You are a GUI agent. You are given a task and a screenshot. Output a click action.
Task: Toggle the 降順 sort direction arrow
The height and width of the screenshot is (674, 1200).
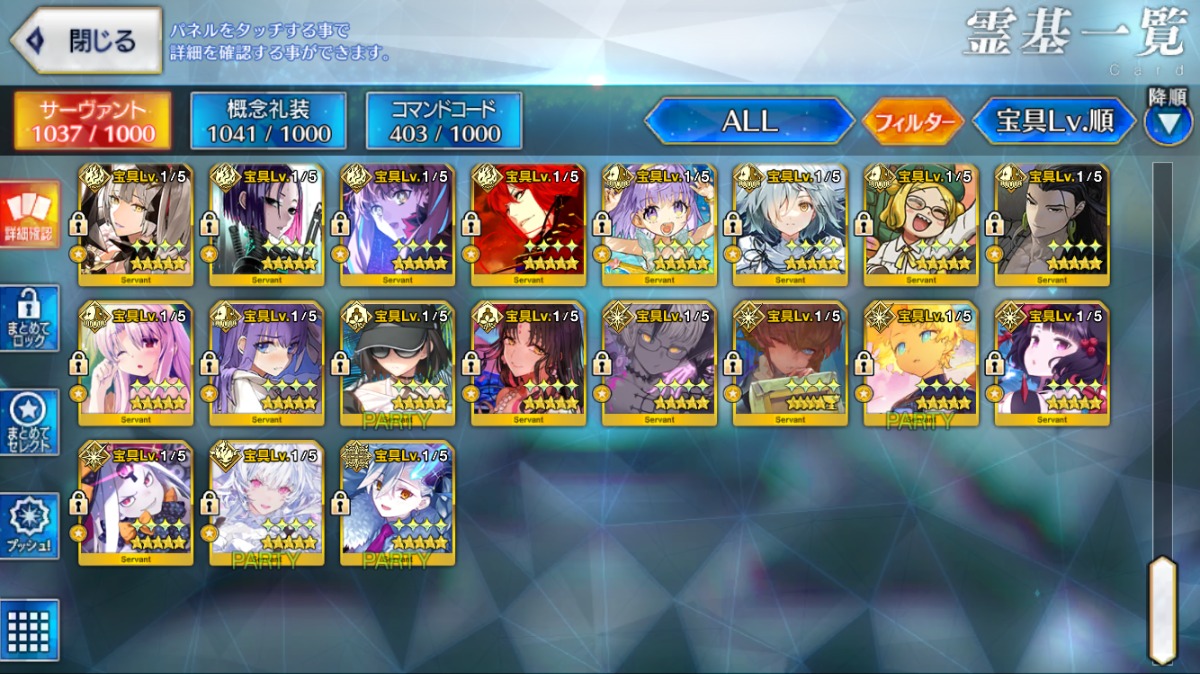pyautogui.click(x=1167, y=122)
